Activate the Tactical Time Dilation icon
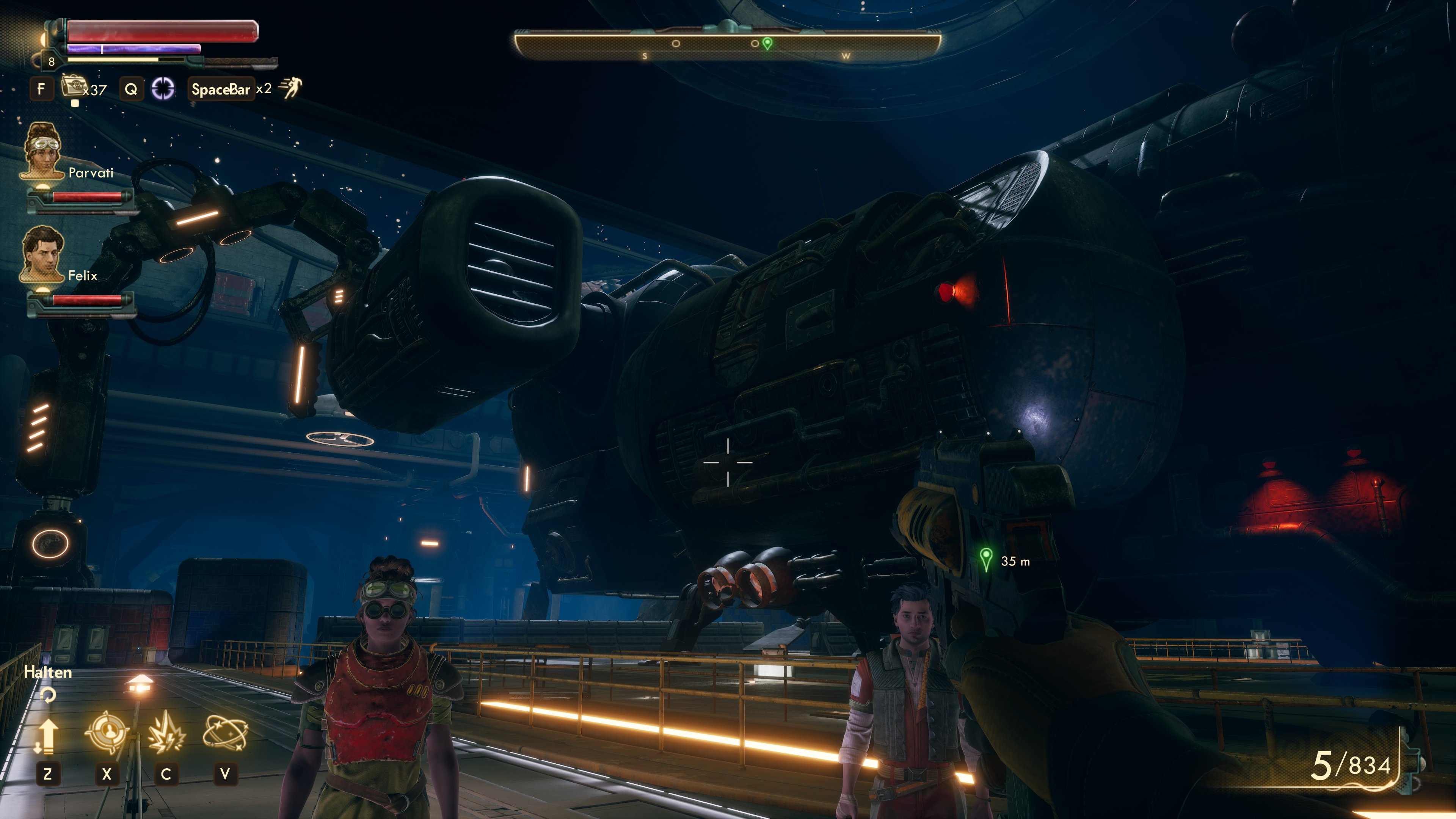 pyautogui.click(x=163, y=89)
